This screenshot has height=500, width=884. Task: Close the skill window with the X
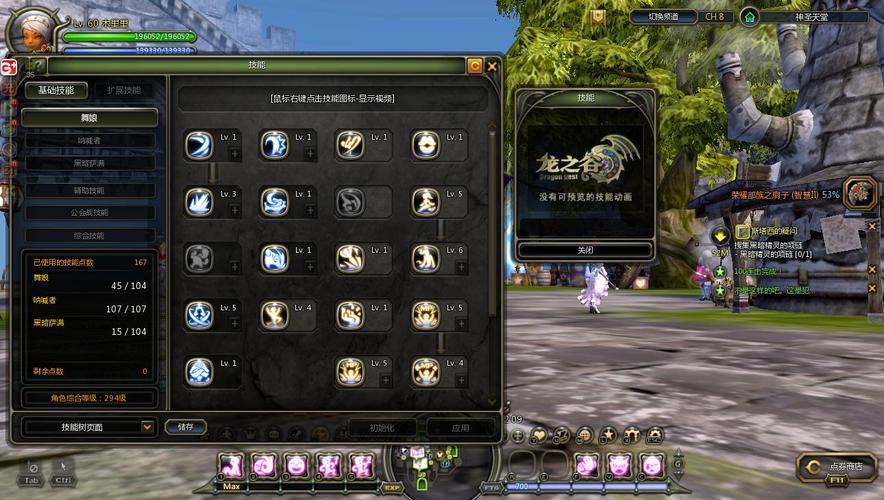pyautogui.click(x=491, y=66)
